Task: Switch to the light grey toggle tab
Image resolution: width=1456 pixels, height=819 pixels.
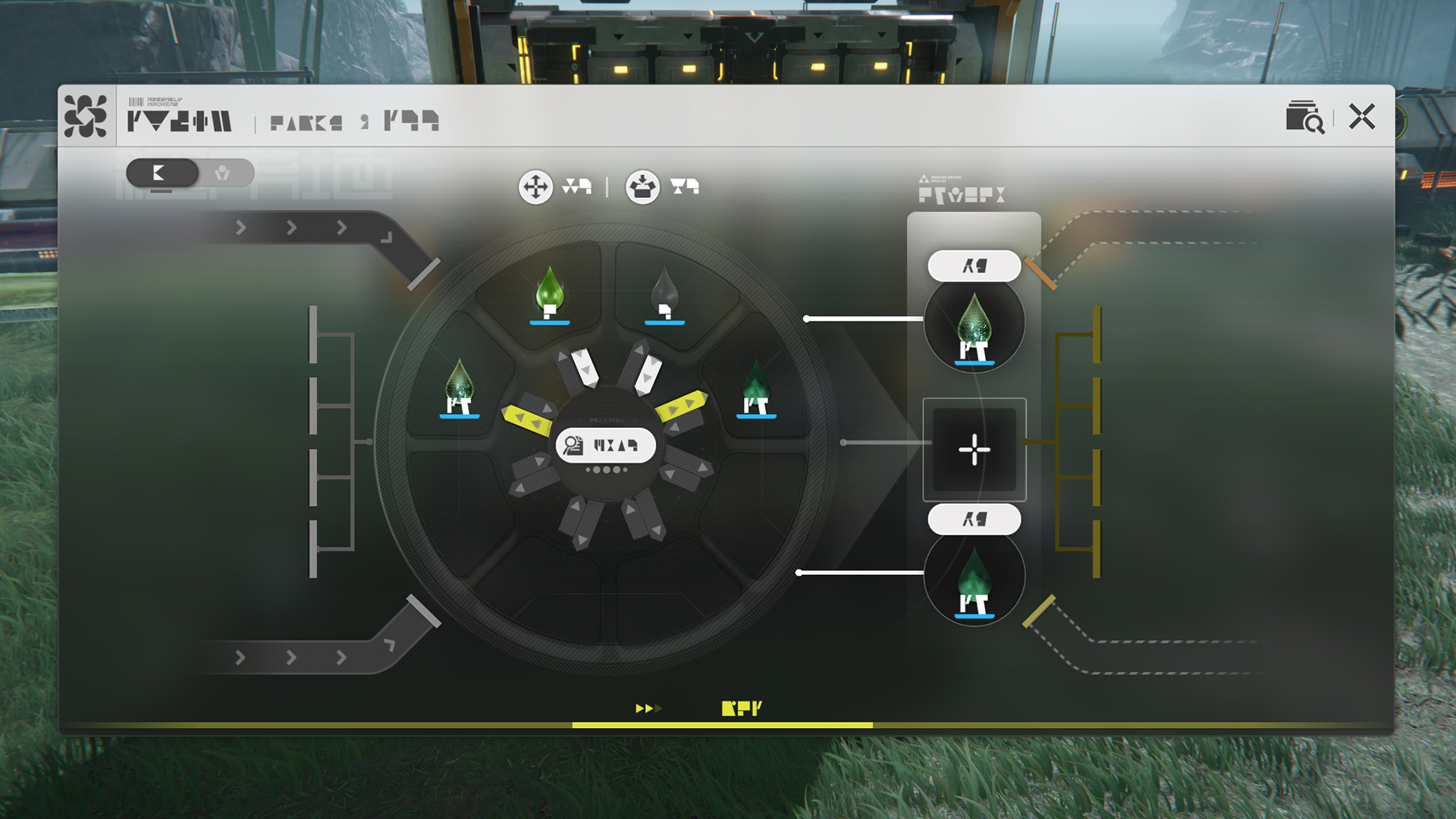Action: 223,173
